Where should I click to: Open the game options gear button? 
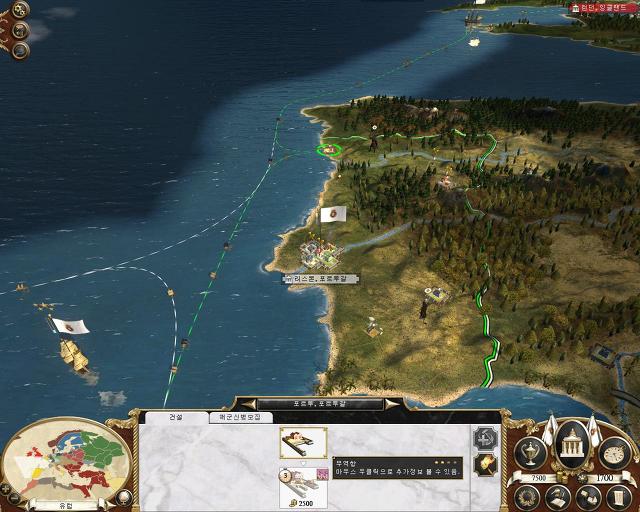click(20, 10)
